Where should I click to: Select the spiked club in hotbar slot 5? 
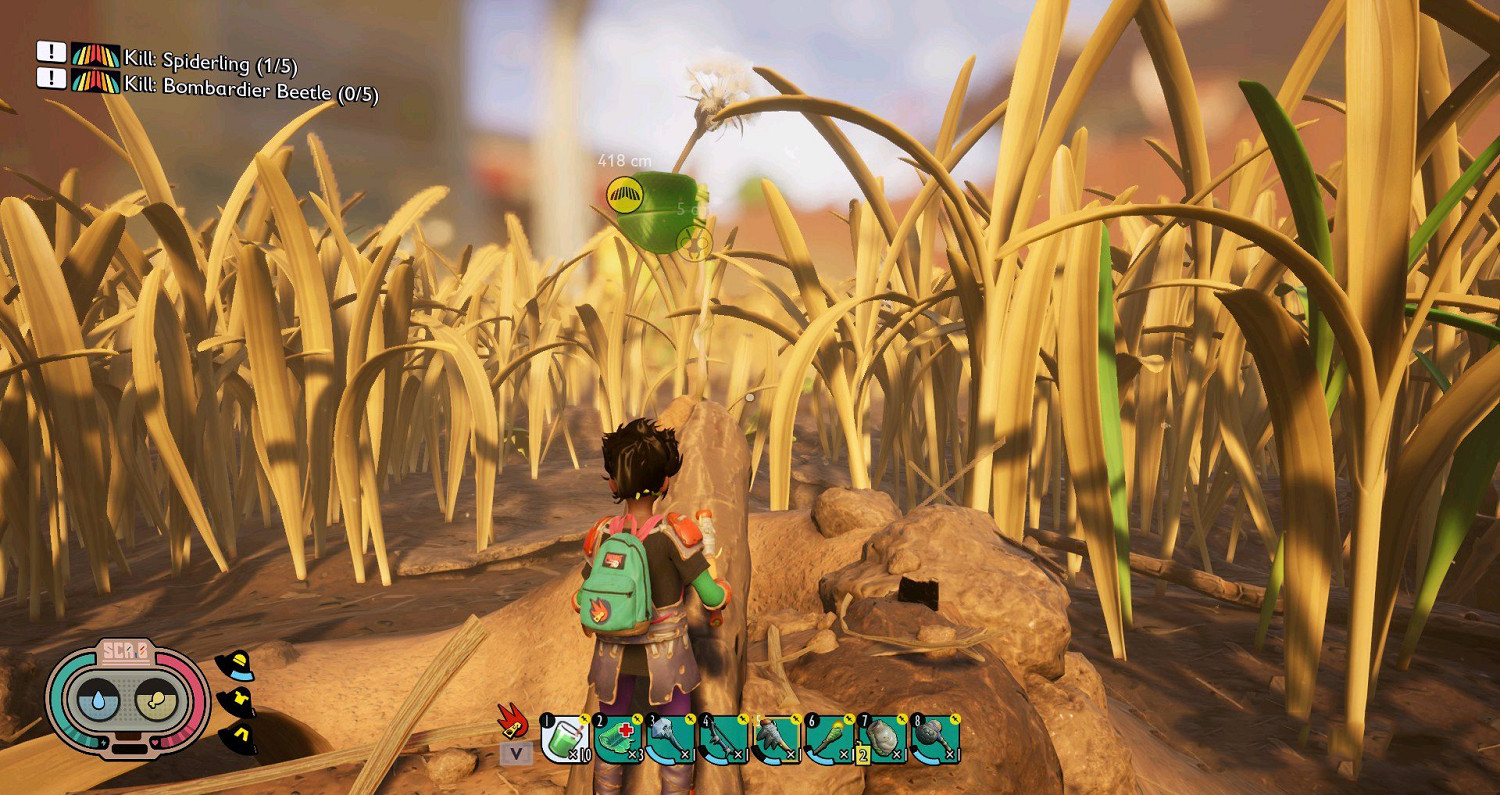point(777,740)
